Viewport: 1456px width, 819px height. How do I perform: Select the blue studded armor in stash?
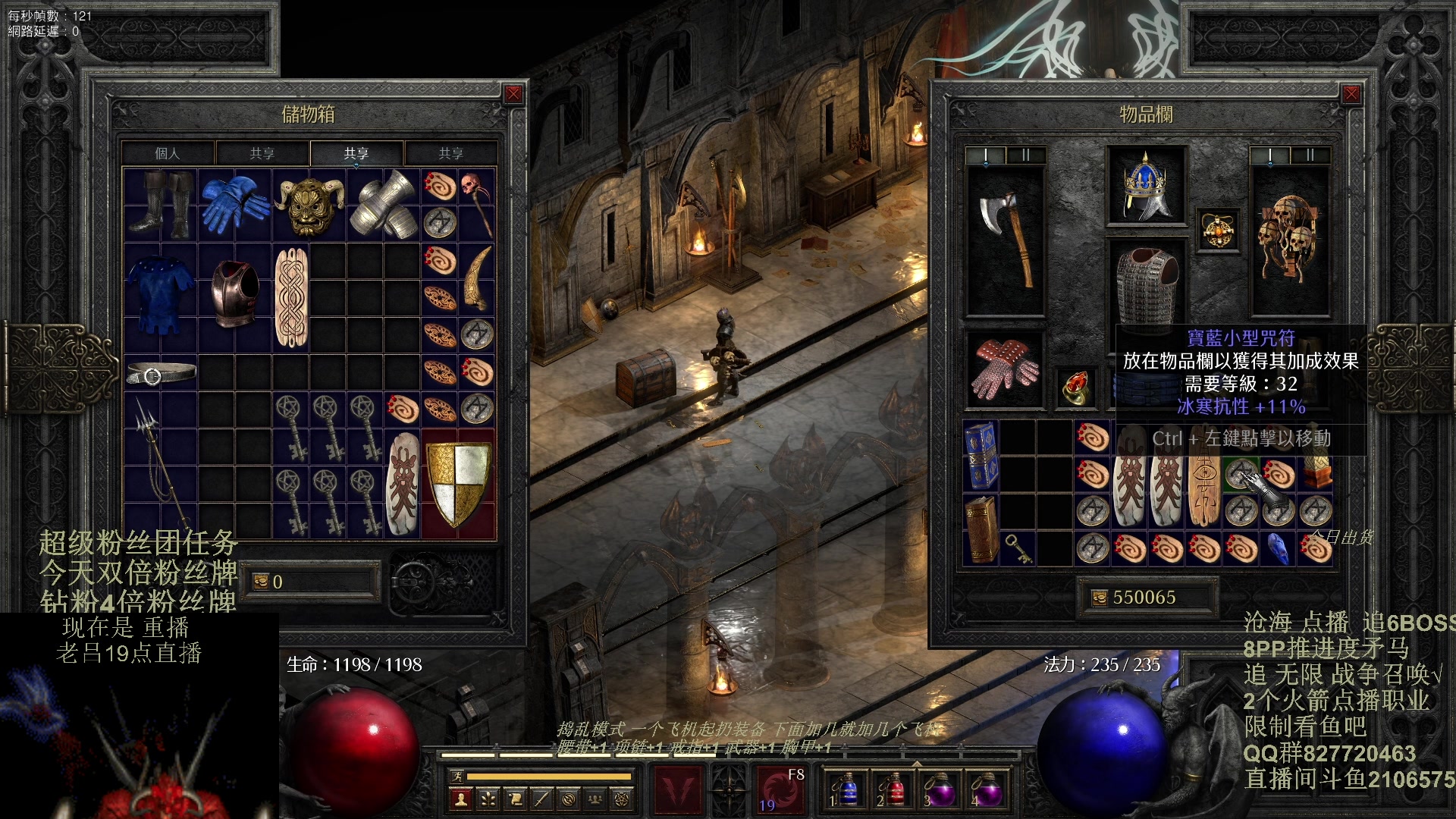tap(160, 296)
